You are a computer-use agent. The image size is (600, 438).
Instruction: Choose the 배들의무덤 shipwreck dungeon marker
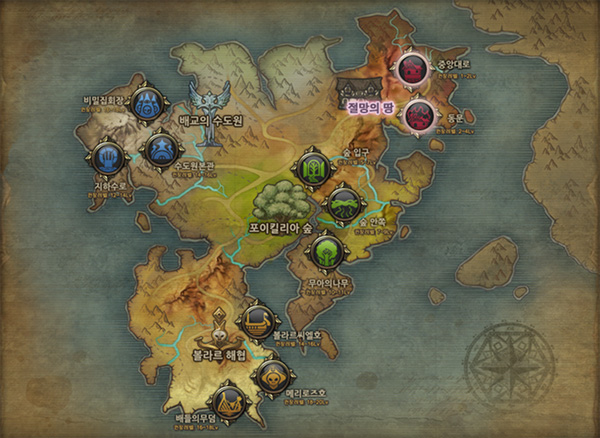[229, 404]
